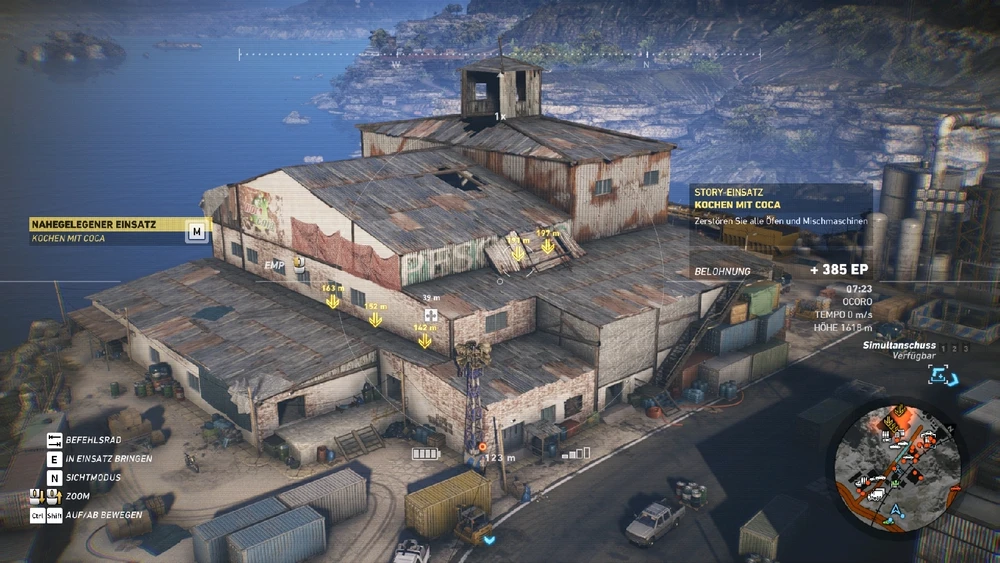1000x563 pixels.
Task: Click the compass bar heading strip
Action: coord(500,54)
